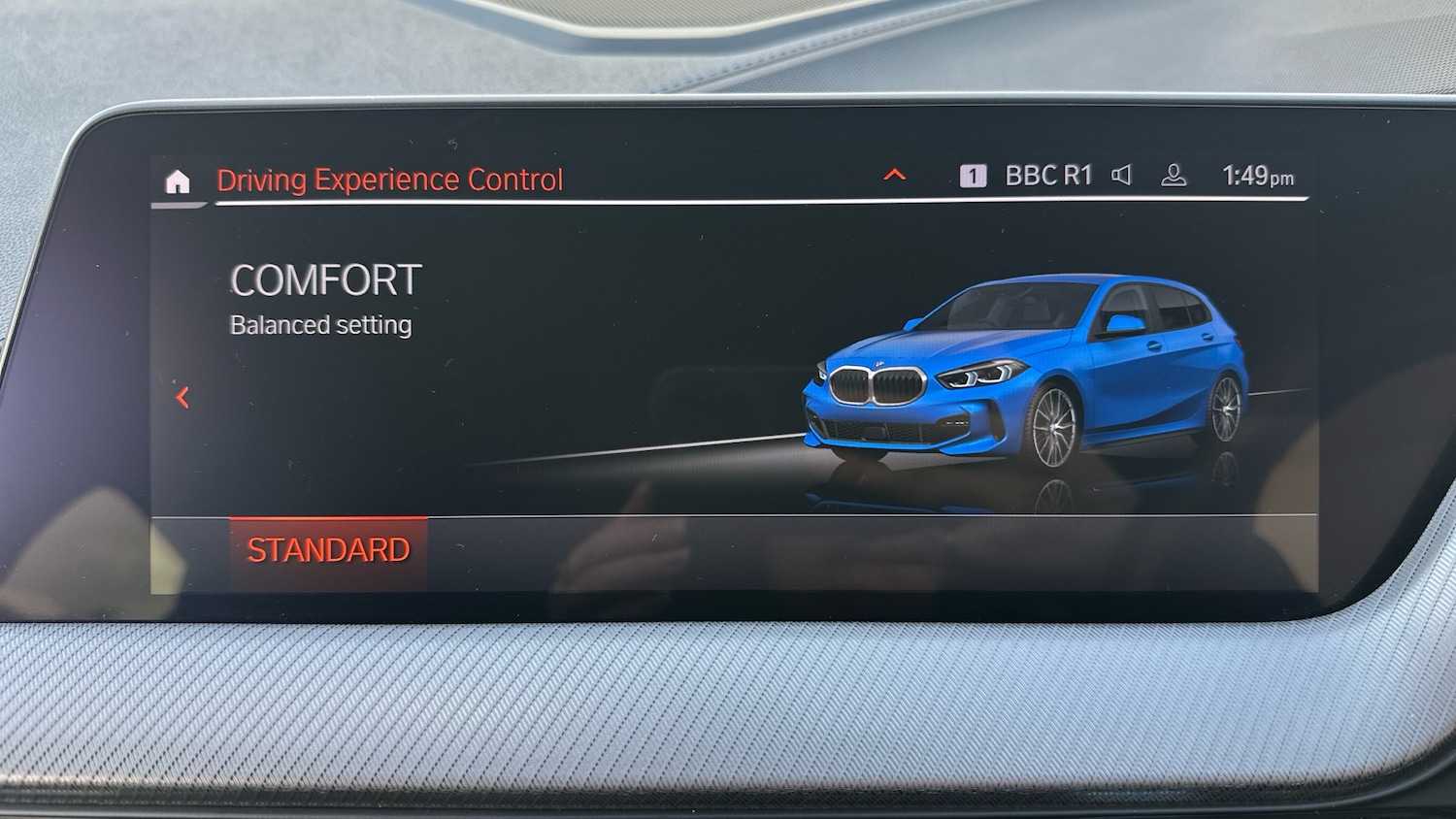The image size is (1456, 819).
Task: Select the Balanced setting description text
Action: [320, 324]
